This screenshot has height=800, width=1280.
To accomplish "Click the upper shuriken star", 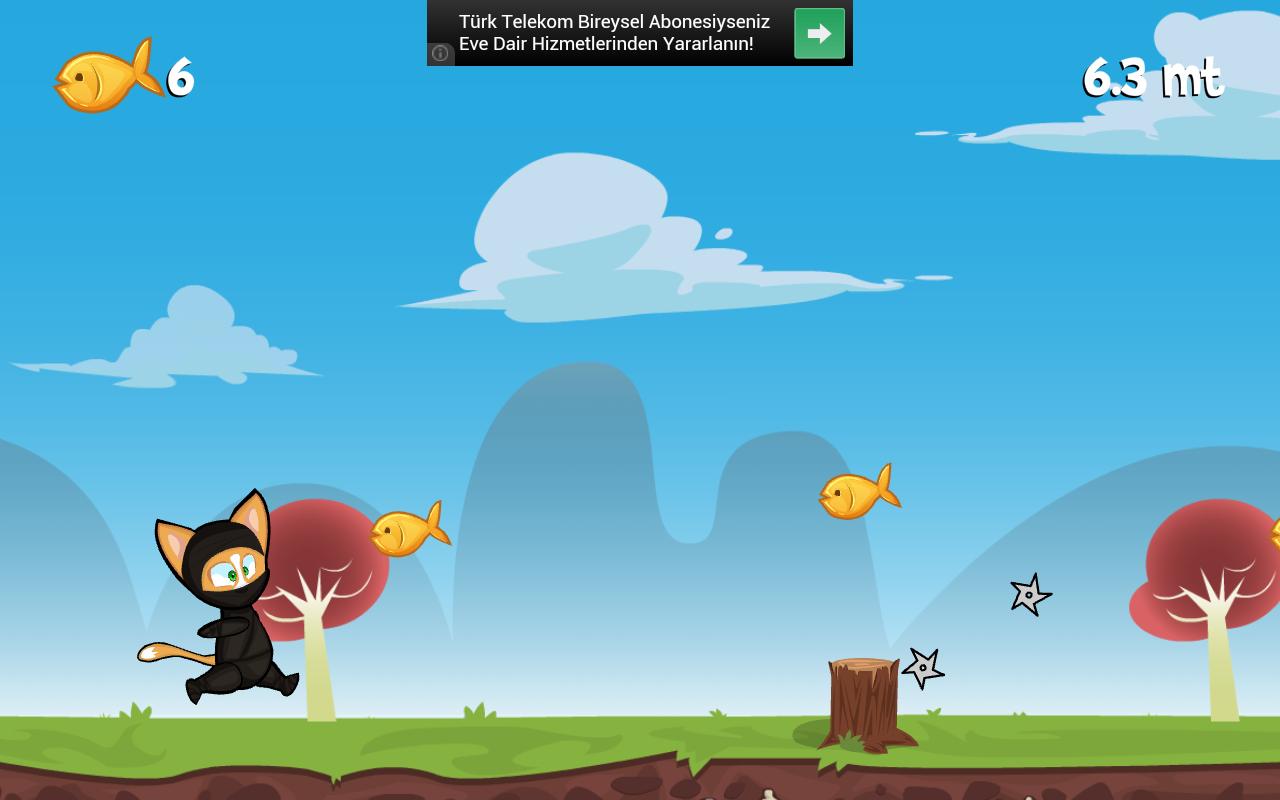I will click(1031, 595).
